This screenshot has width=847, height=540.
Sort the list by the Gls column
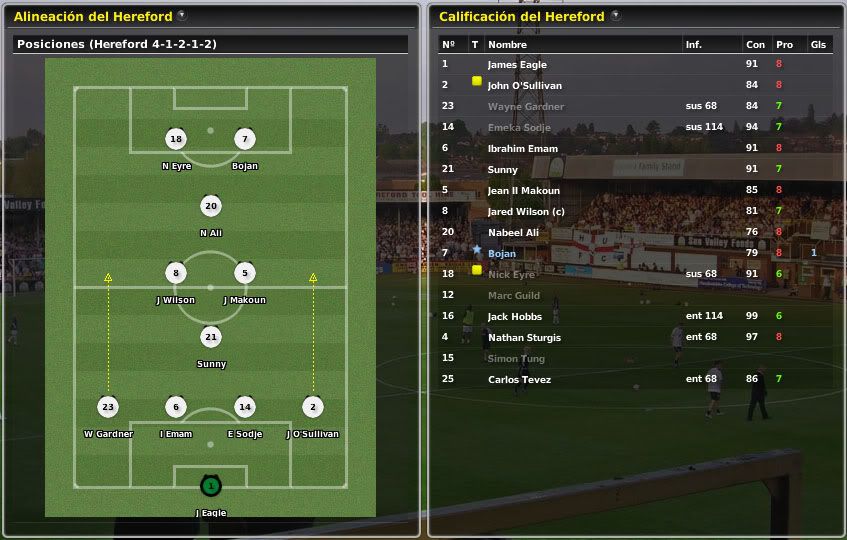(818, 45)
